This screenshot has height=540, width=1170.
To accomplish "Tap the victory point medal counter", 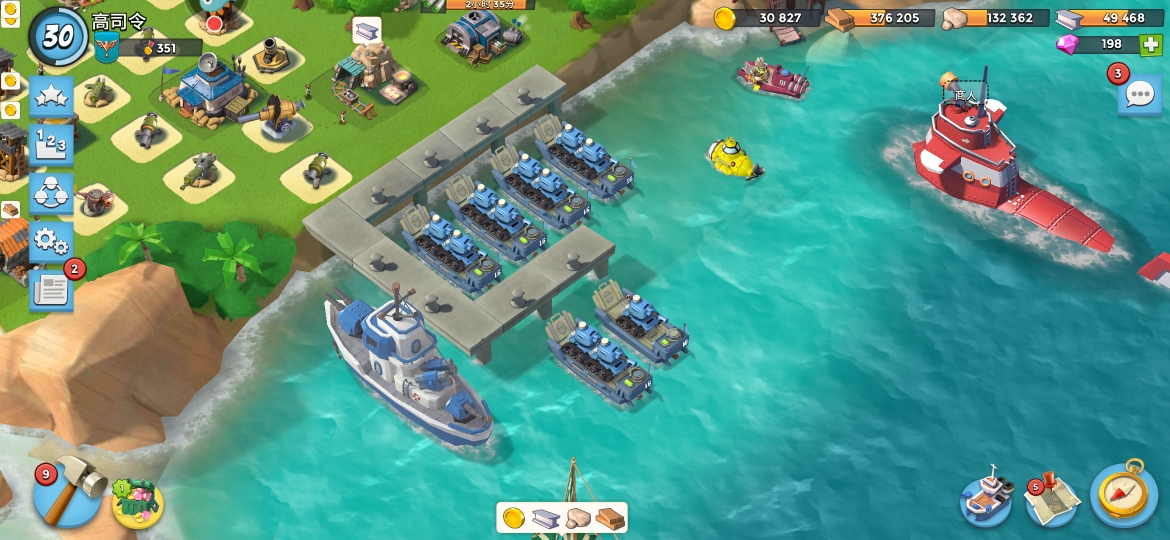I will [x=160, y=48].
